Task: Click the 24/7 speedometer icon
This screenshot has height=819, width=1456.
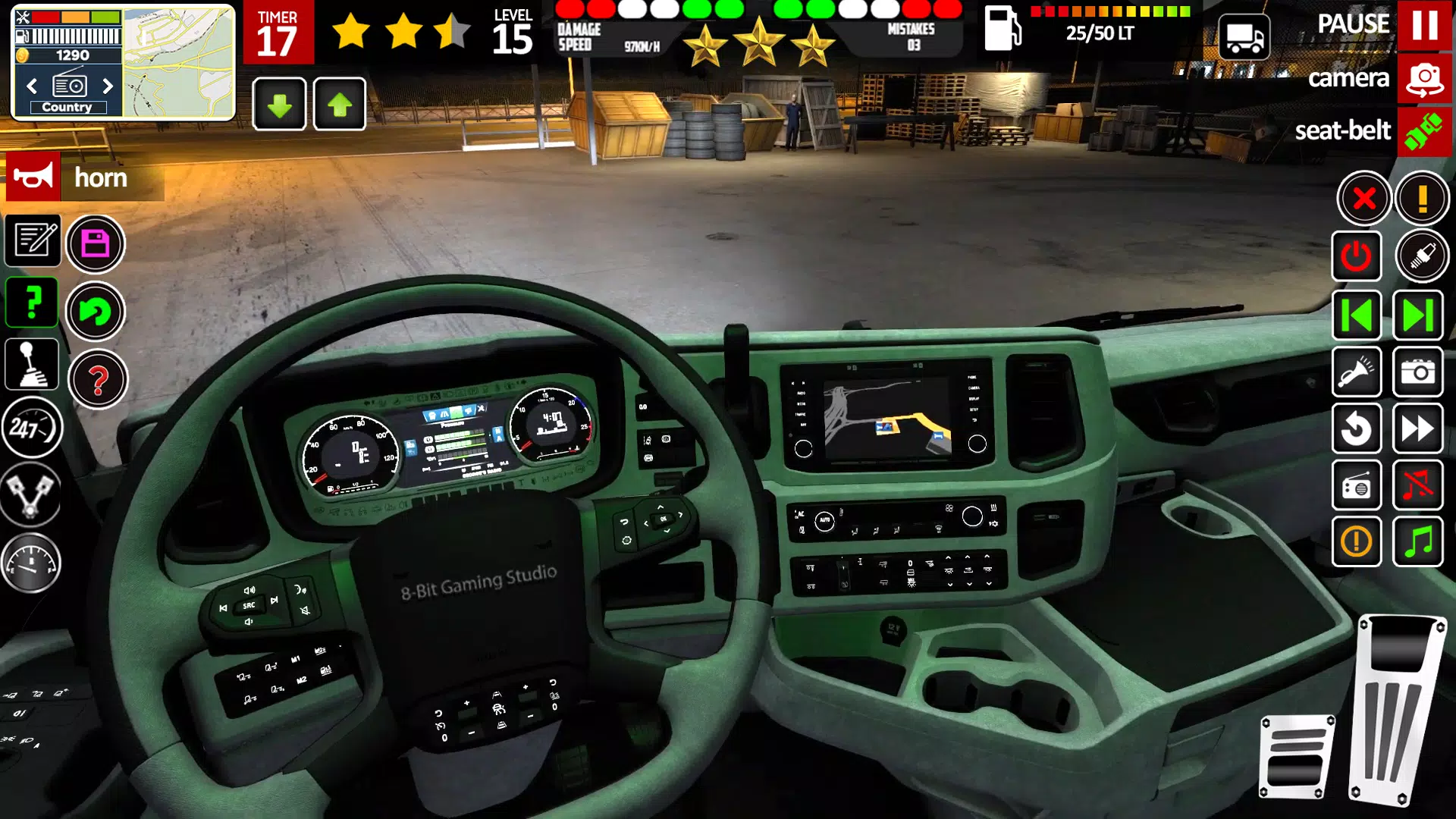Action: point(32,428)
